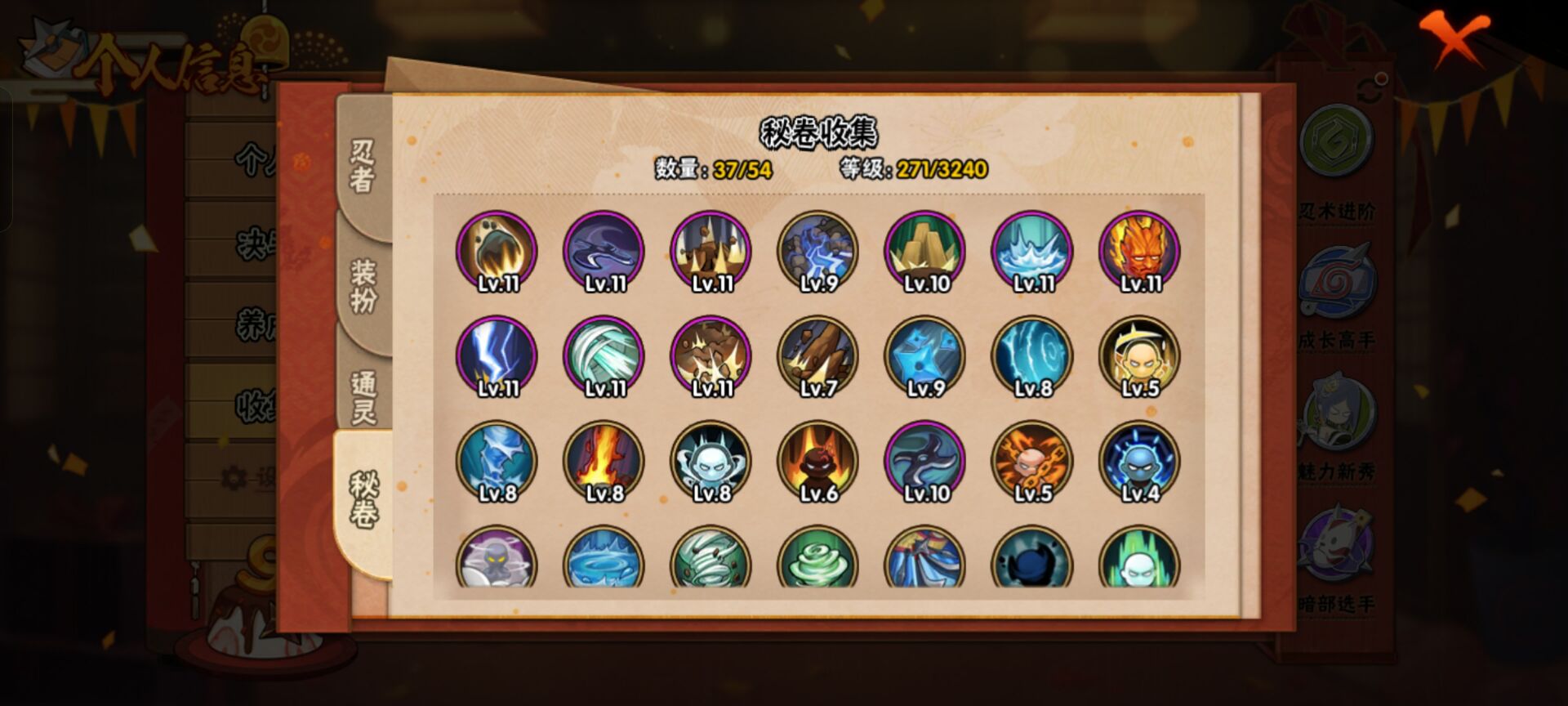Image resolution: width=1568 pixels, height=706 pixels.
Task: Switch to the 忍者 tab
Action: [x=363, y=165]
